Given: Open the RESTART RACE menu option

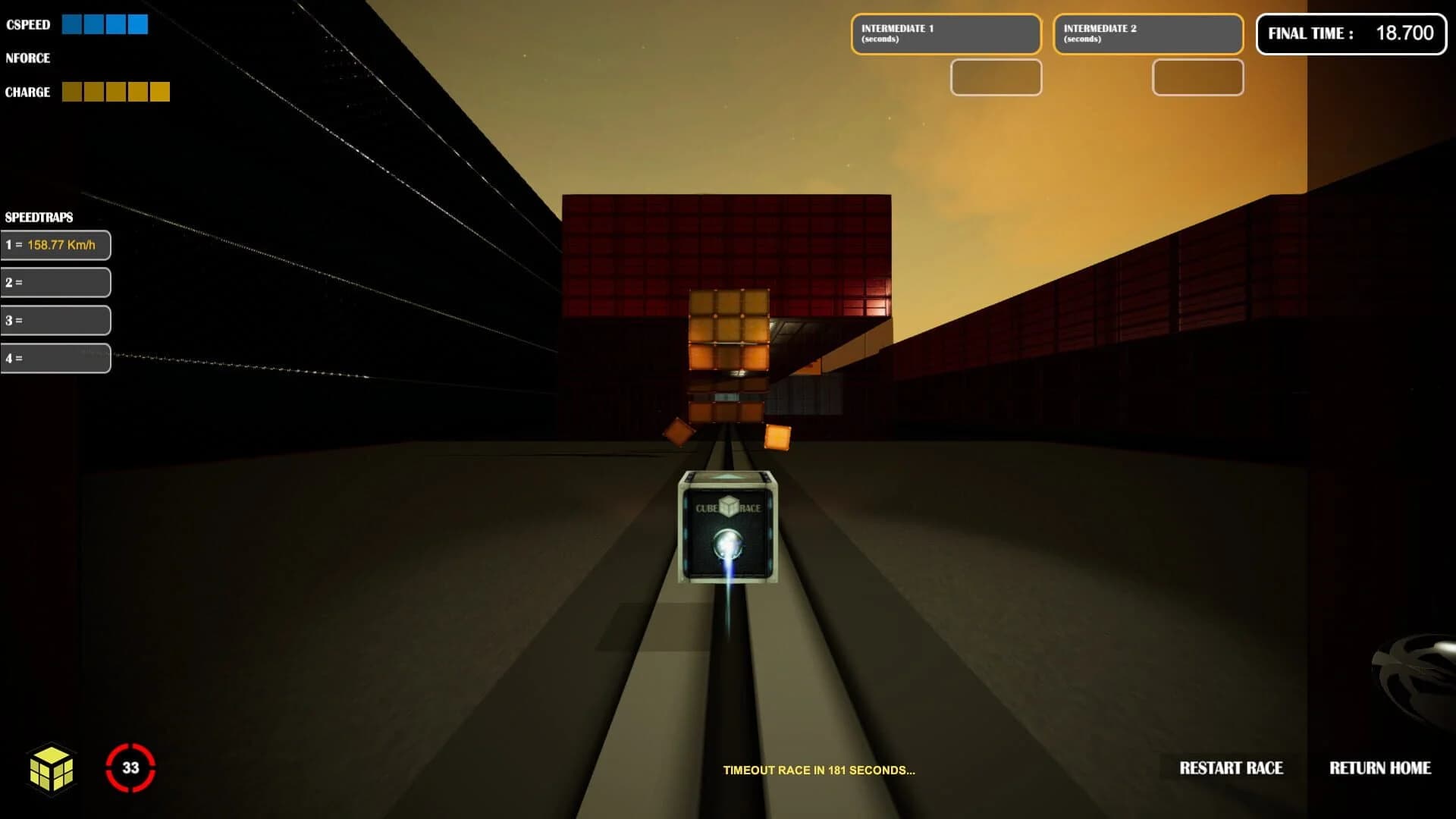Looking at the screenshot, I should (x=1230, y=768).
